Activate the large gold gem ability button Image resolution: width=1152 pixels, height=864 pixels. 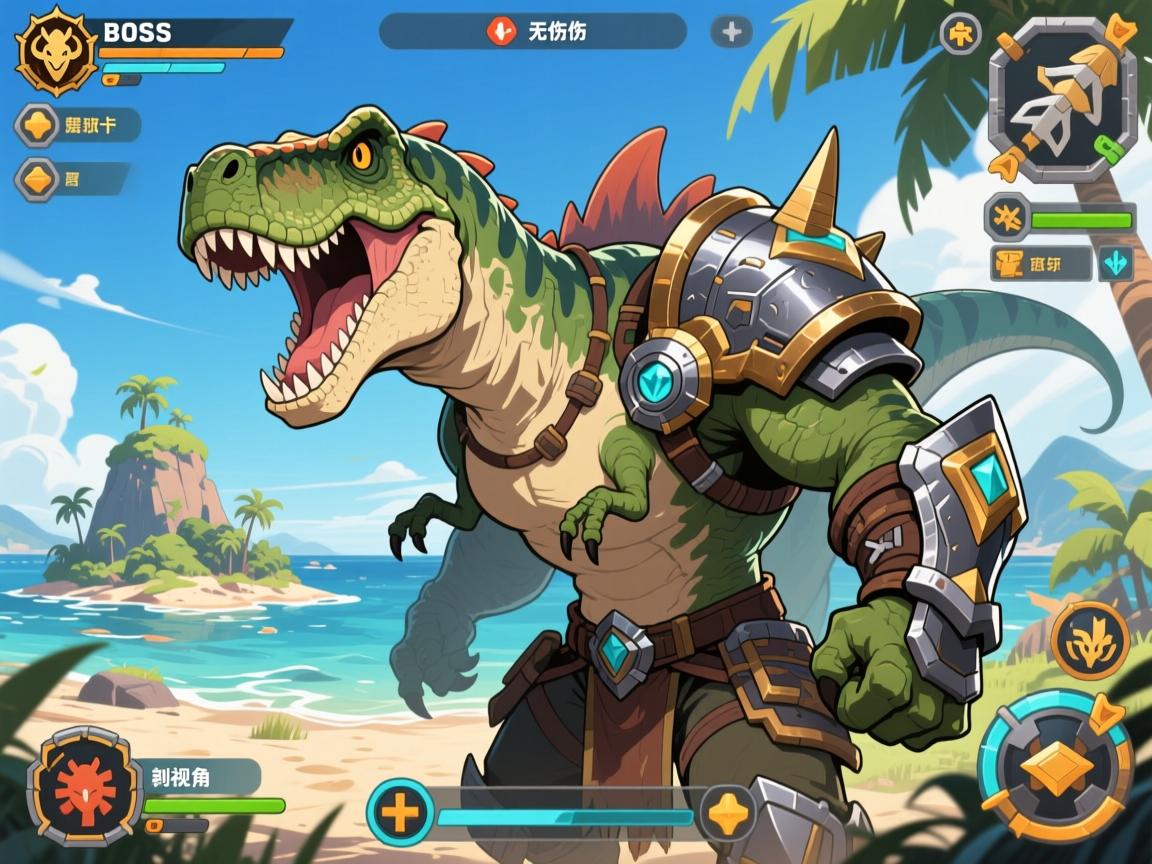(x=1055, y=765)
